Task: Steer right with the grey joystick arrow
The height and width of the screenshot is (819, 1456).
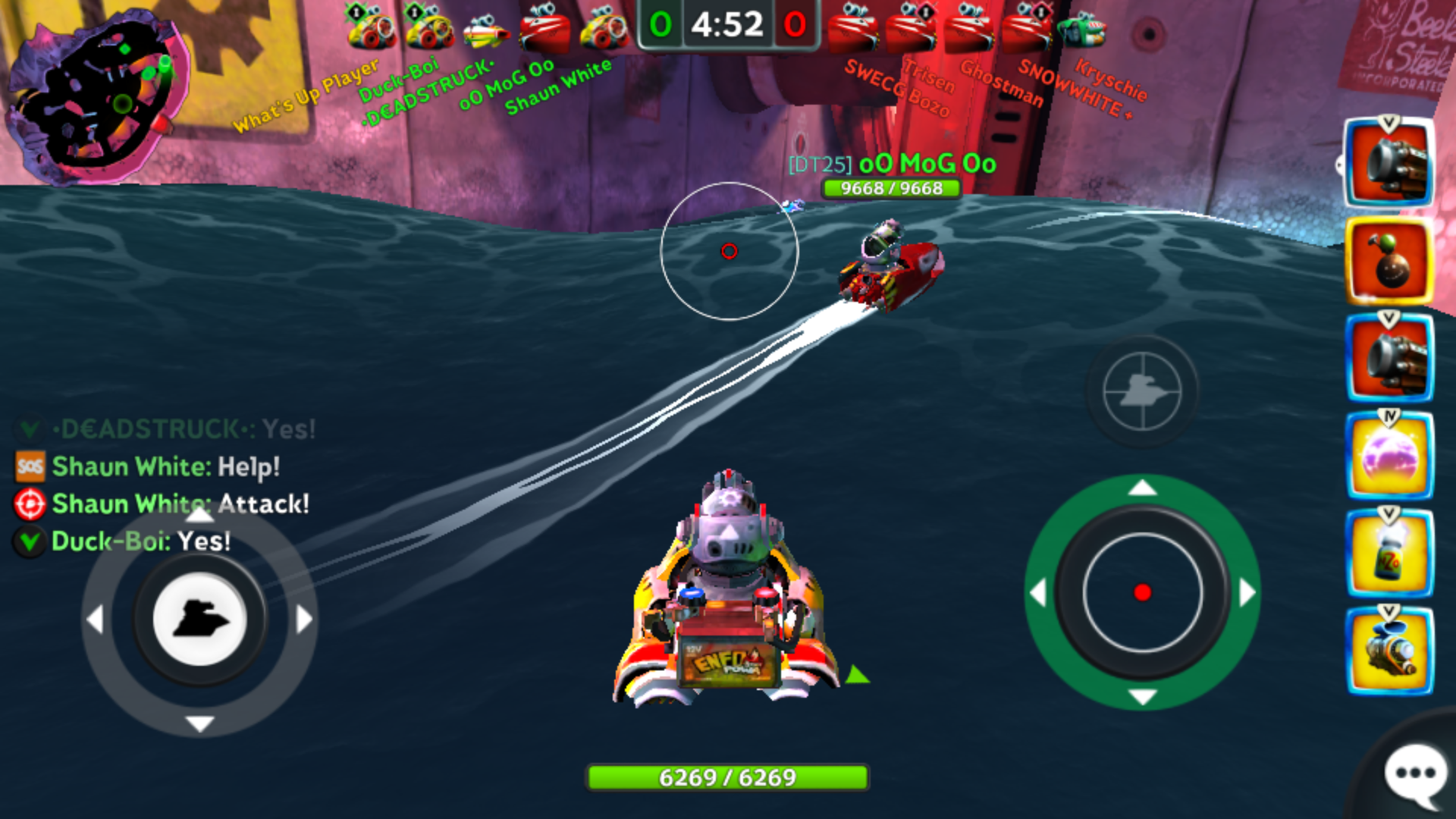Action: click(x=304, y=619)
